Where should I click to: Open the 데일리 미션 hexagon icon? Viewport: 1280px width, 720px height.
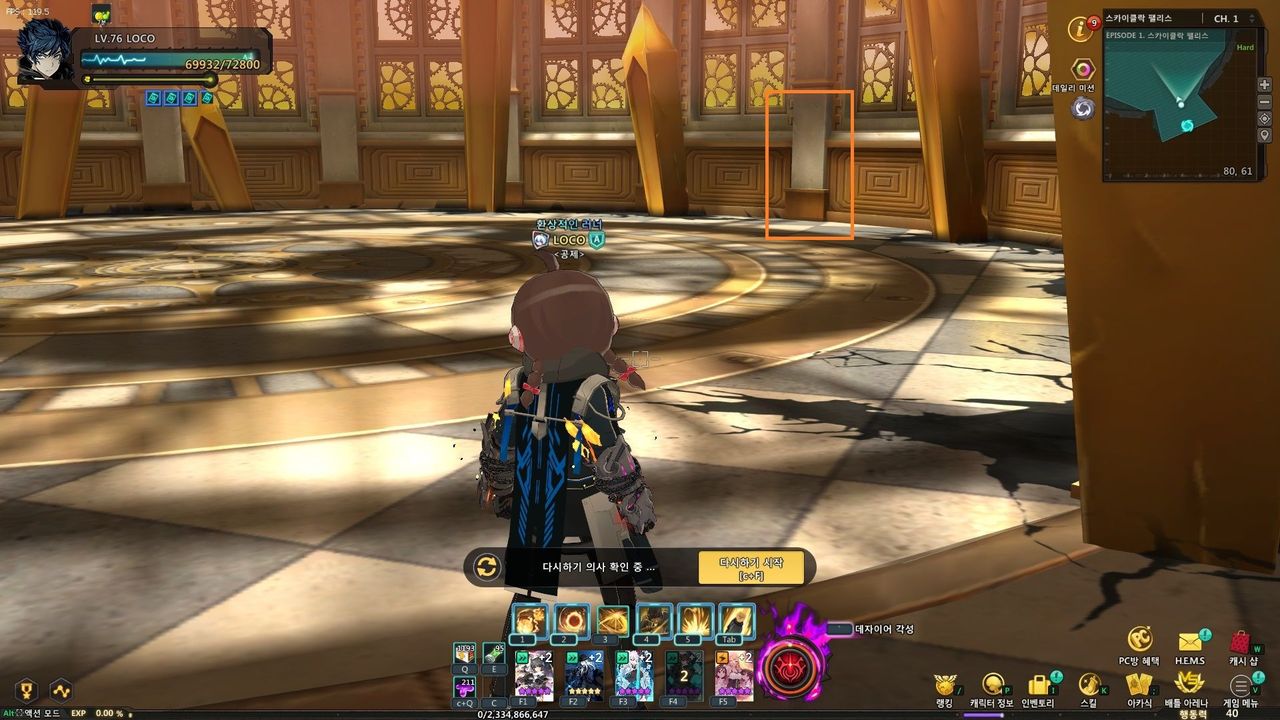click(1083, 69)
